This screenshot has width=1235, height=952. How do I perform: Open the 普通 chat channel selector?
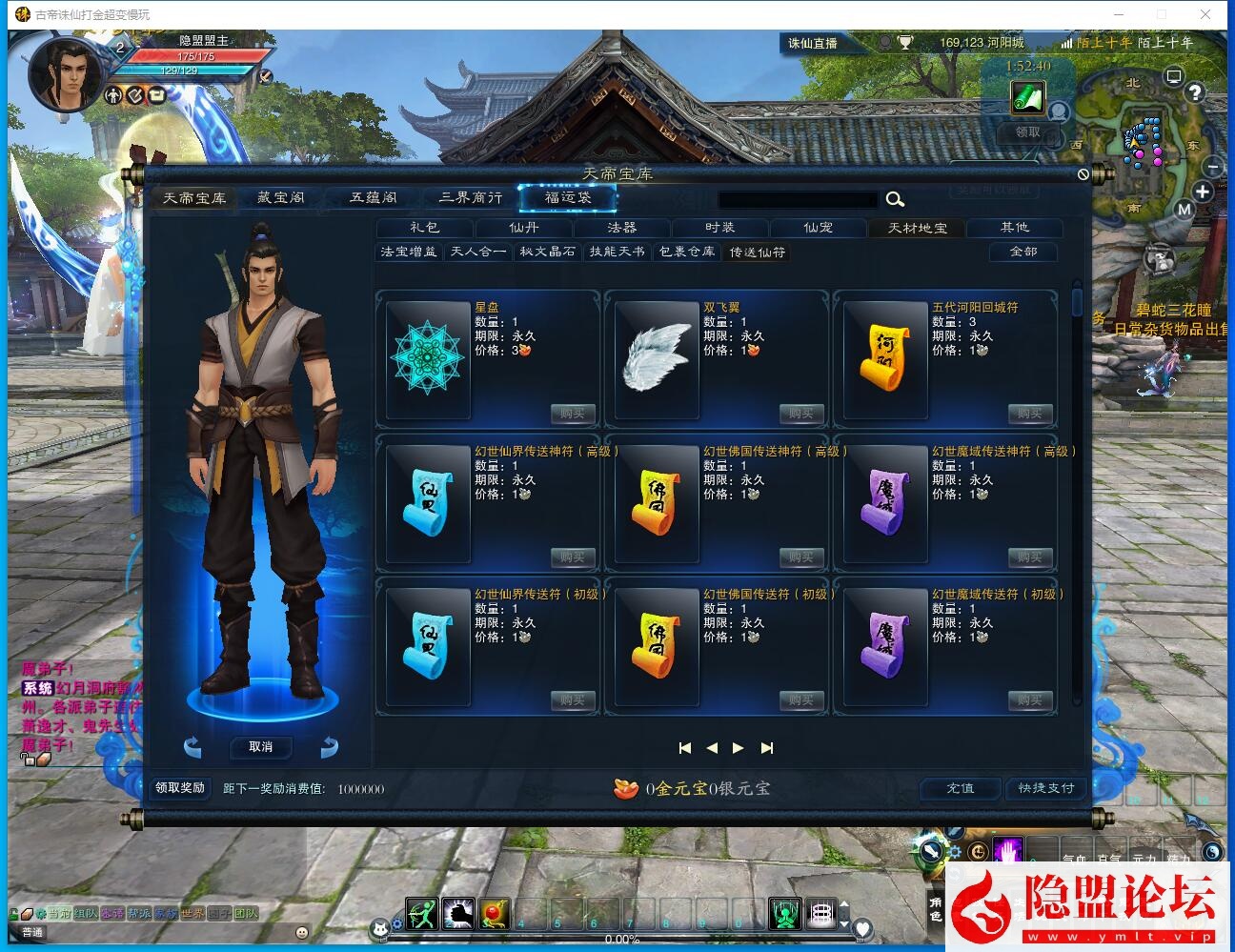[30, 931]
